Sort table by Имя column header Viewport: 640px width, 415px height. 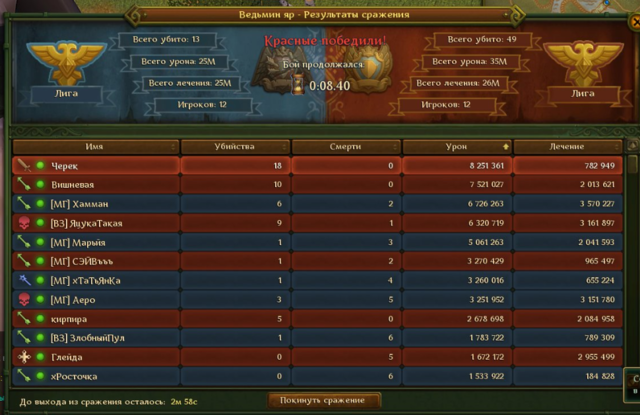pos(95,146)
